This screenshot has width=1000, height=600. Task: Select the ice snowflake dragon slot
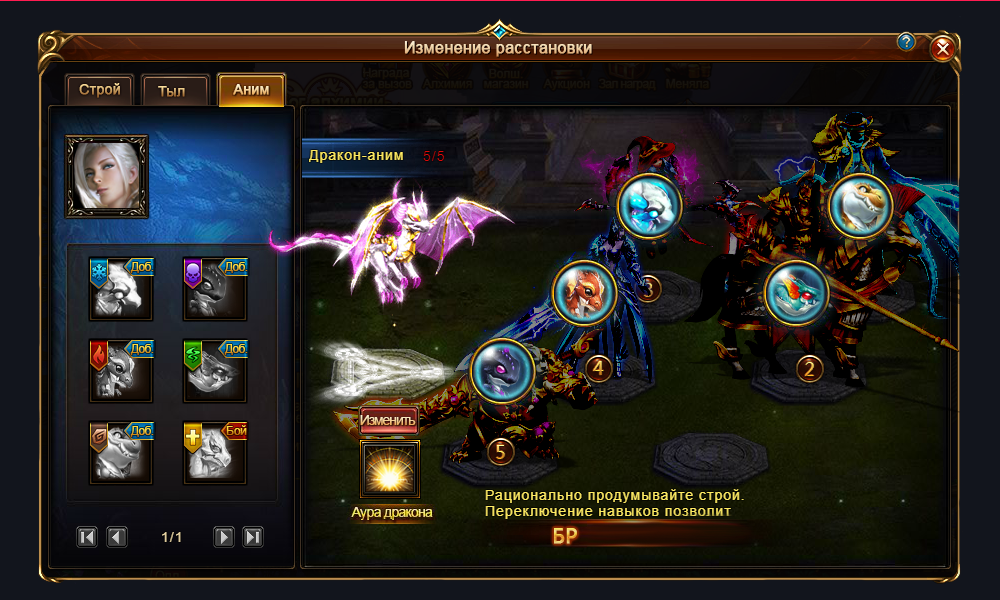(x=121, y=288)
